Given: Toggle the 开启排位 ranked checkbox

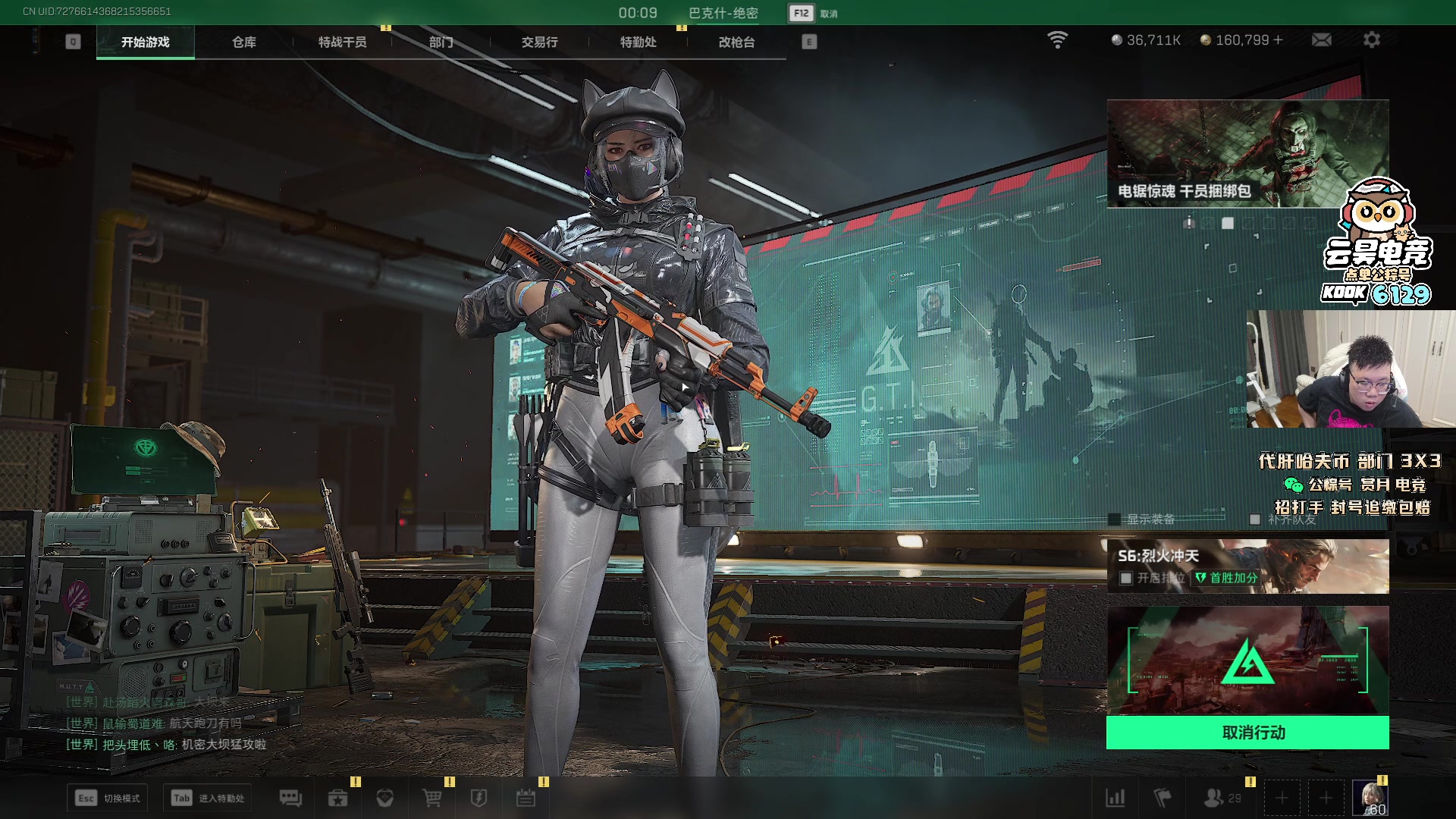Looking at the screenshot, I should (1126, 579).
